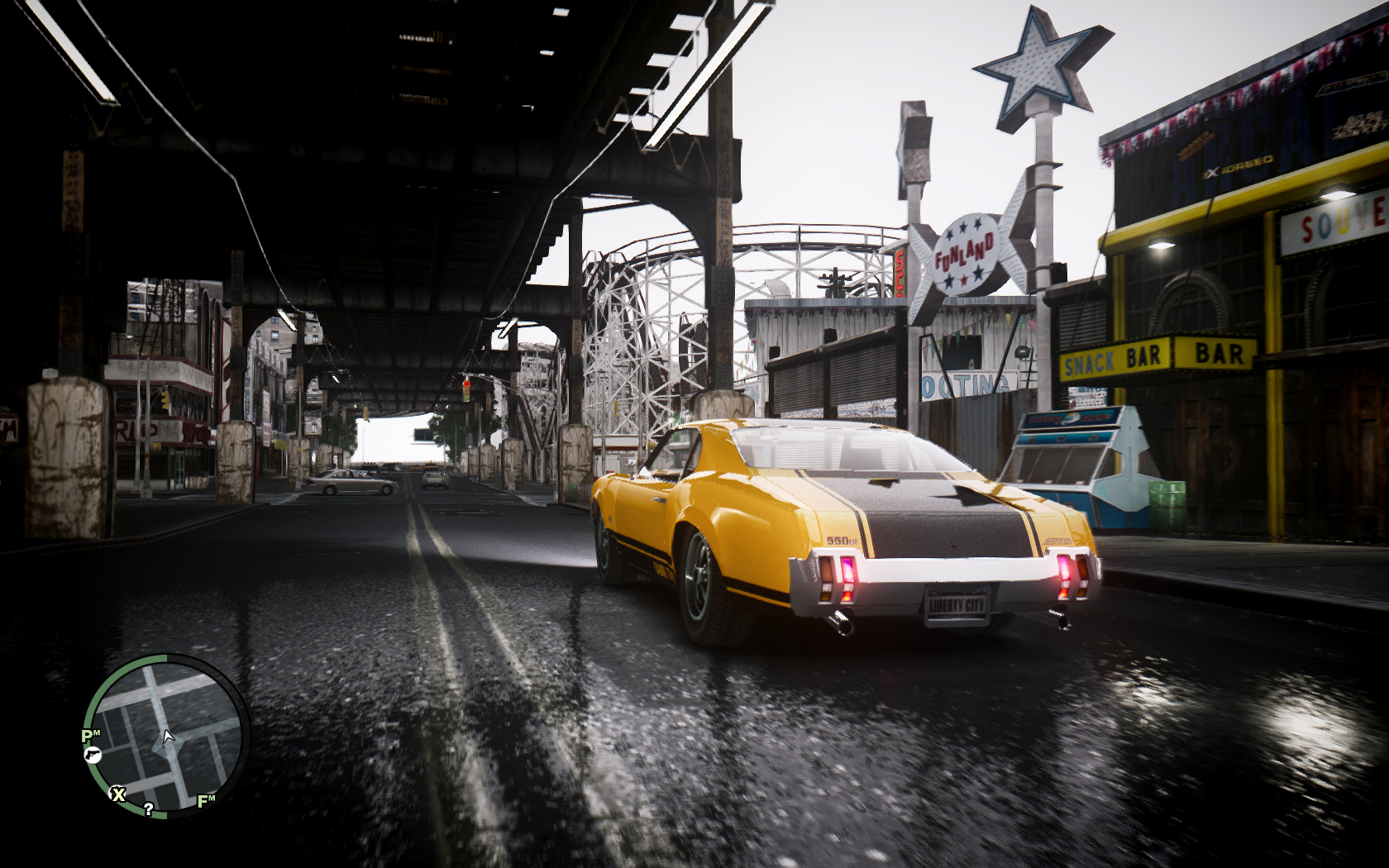Click the white player arrow on minimap
The width and height of the screenshot is (1389, 868).
point(169,736)
